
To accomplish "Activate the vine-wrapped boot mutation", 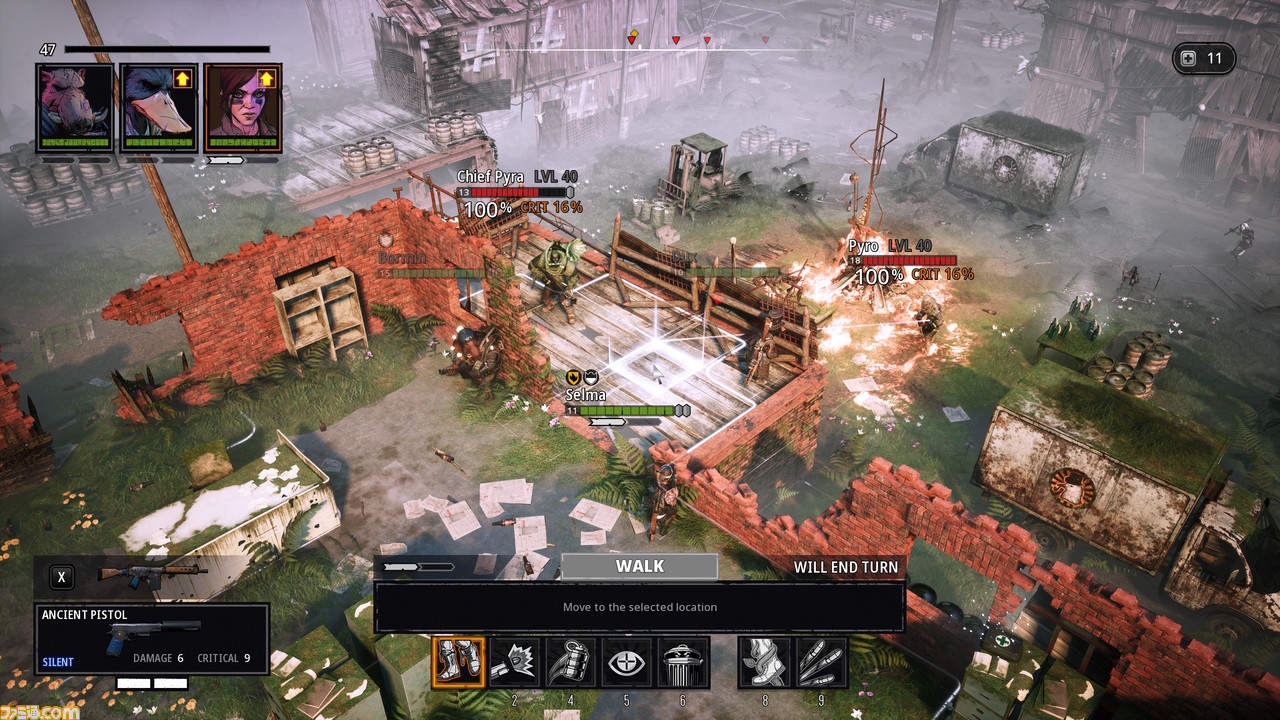I will pos(765,662).
